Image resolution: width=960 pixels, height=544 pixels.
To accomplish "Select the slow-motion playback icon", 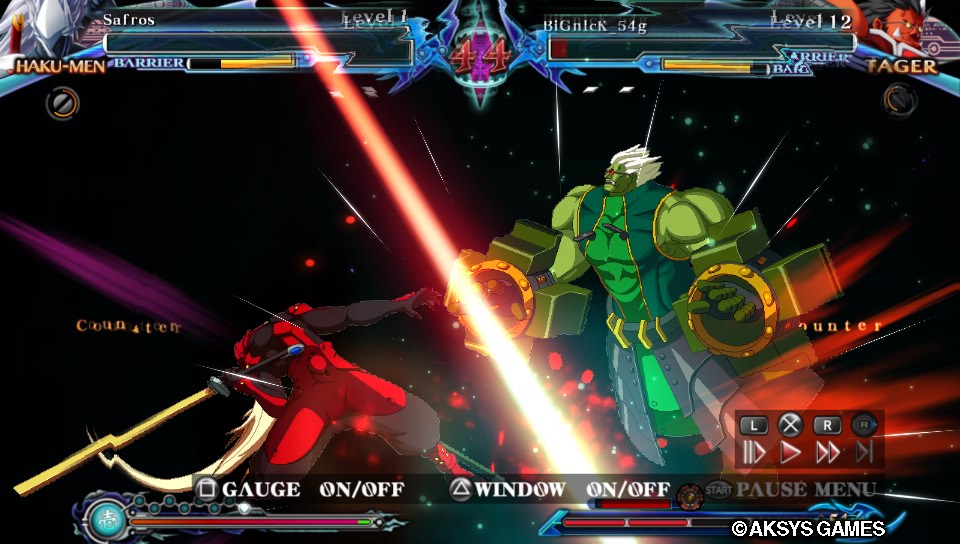I will (x=753, y=452).
